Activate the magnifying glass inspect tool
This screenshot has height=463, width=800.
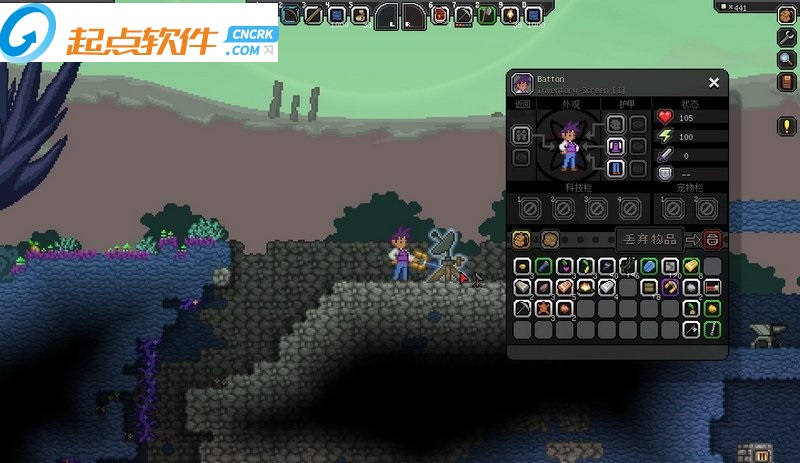(786, 59)
